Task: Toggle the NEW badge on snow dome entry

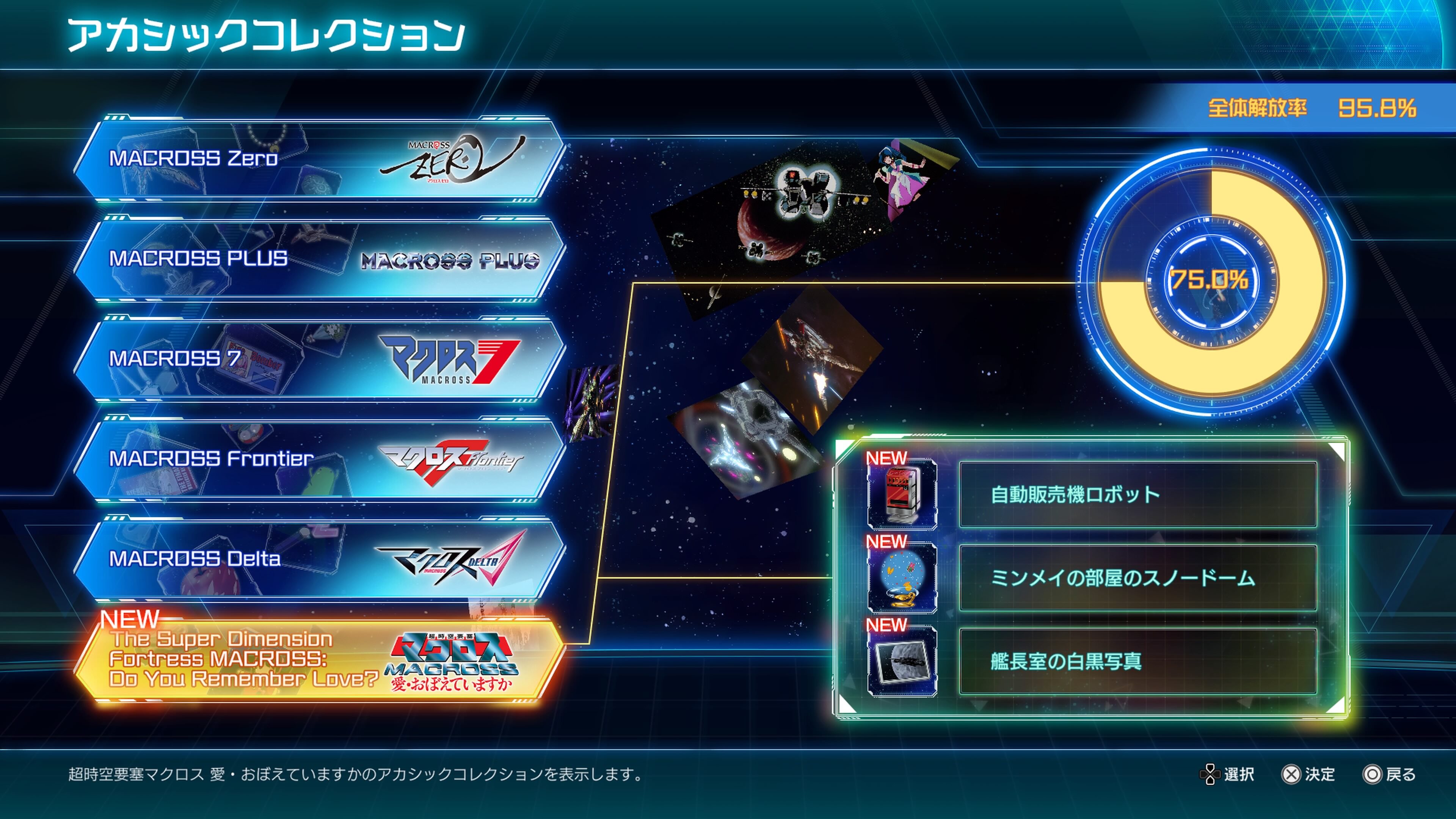Action: [x=887, y=541]
